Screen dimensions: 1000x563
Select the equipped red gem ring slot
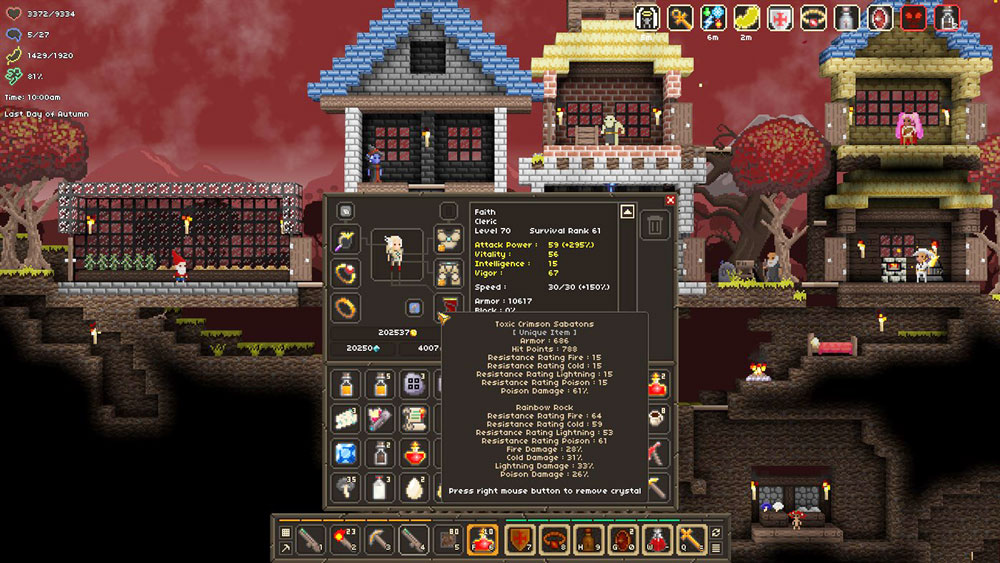[346, 273]
